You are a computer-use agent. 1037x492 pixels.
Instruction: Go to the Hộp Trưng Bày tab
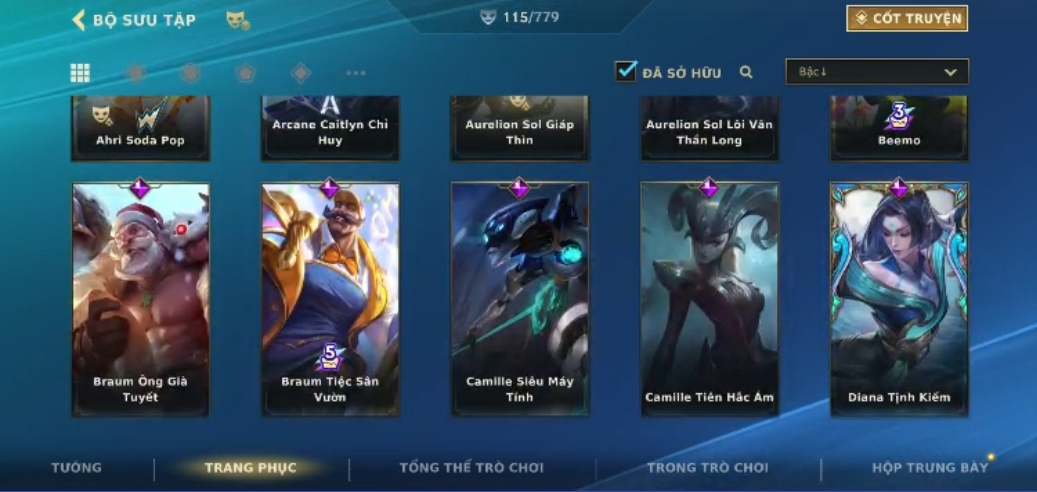pos(930,468)
